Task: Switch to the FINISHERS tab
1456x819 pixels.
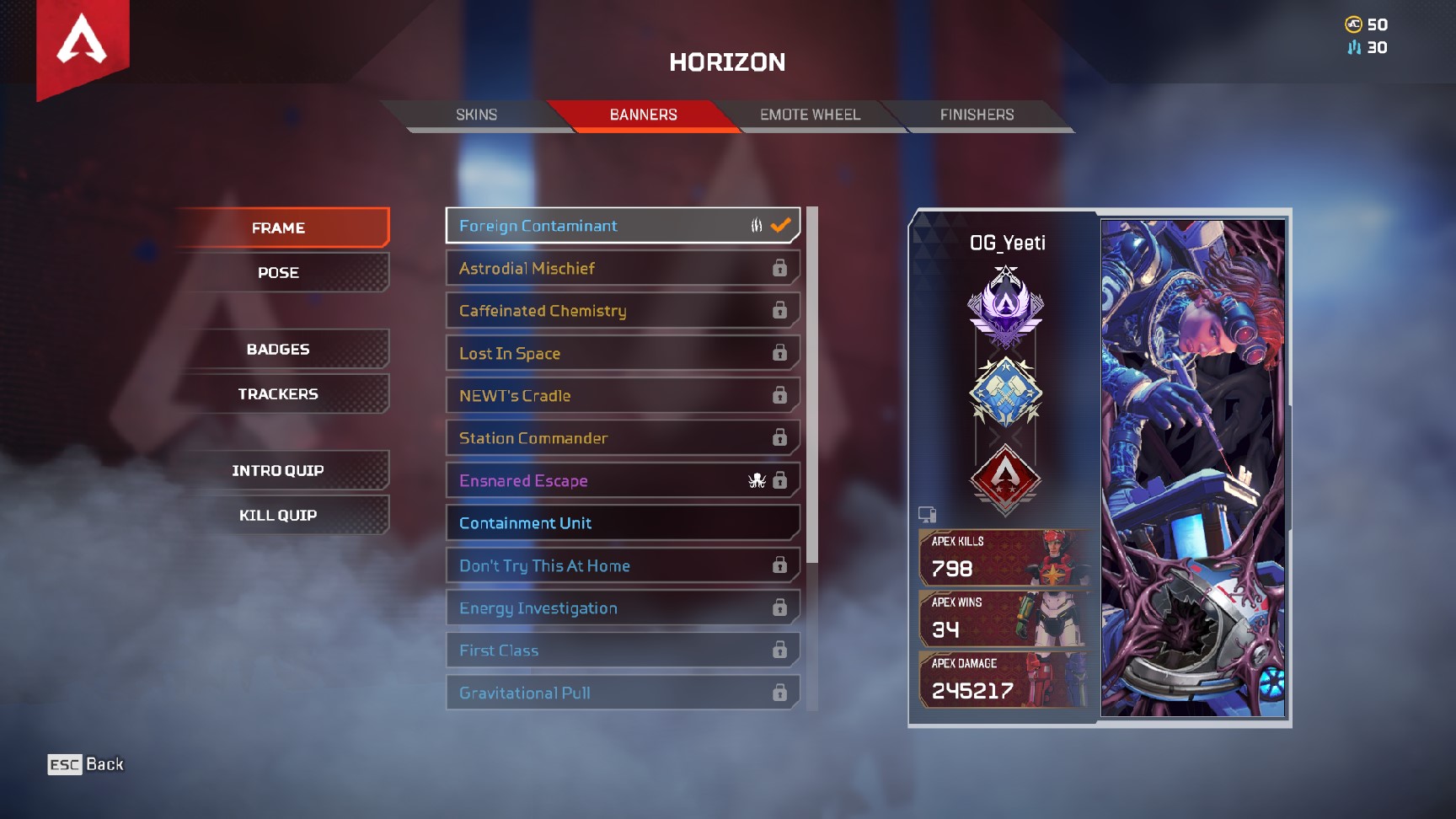Action: (976, 115)
